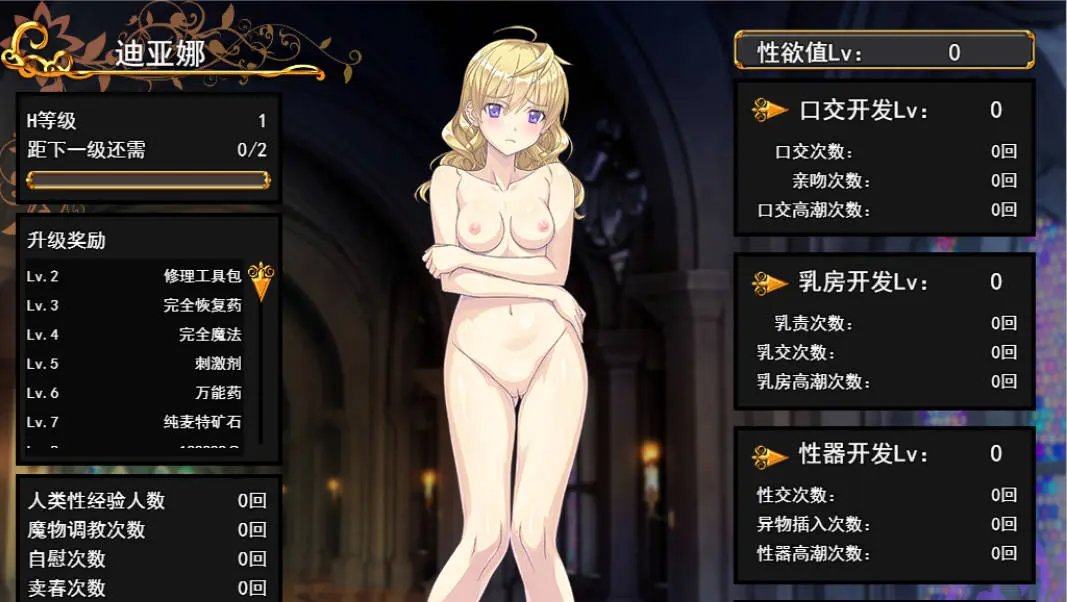Choose the Lv.7 纯麦特矿石 reward entry

(x=134, y=422)
